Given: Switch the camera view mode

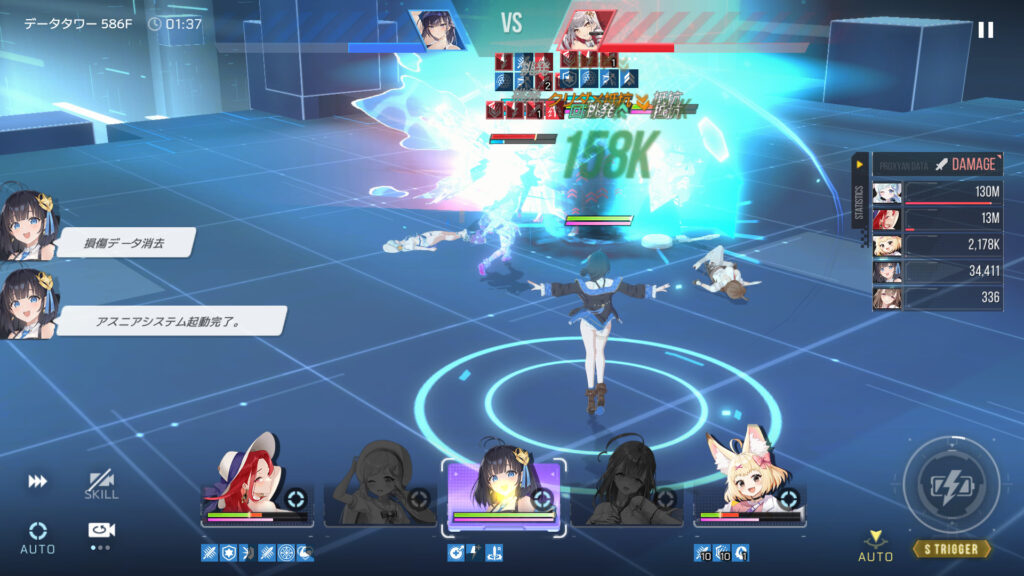Looking at the screenshot, I should click(x=98, y=532).
